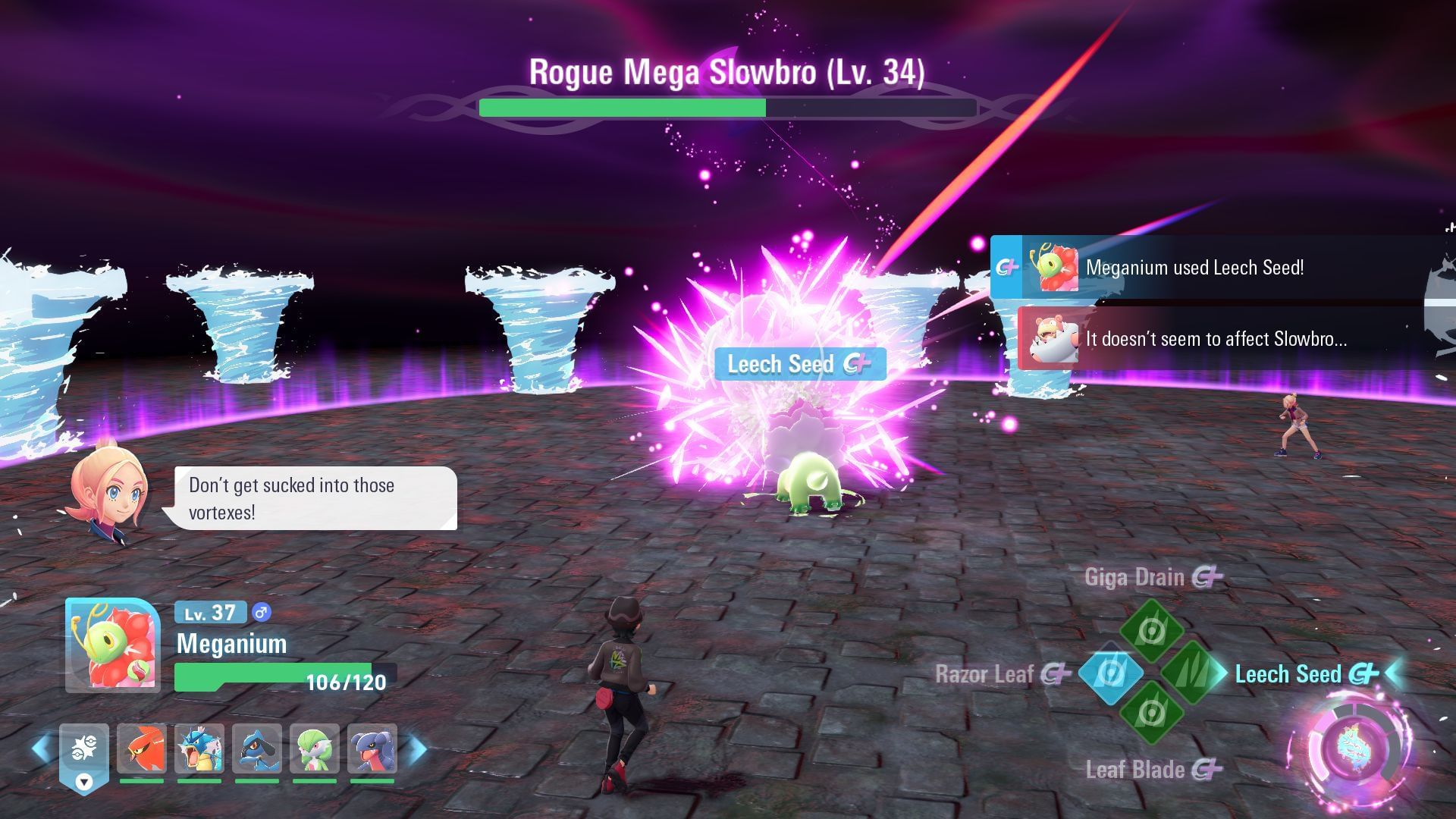Select Meganium's active portrait
The width and height of the screenshot is (1456, 819).
tap(112, 645)
